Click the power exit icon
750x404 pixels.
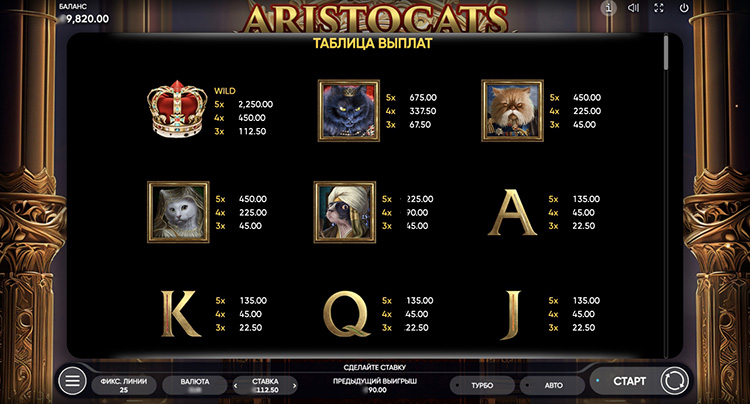(684, 8)
